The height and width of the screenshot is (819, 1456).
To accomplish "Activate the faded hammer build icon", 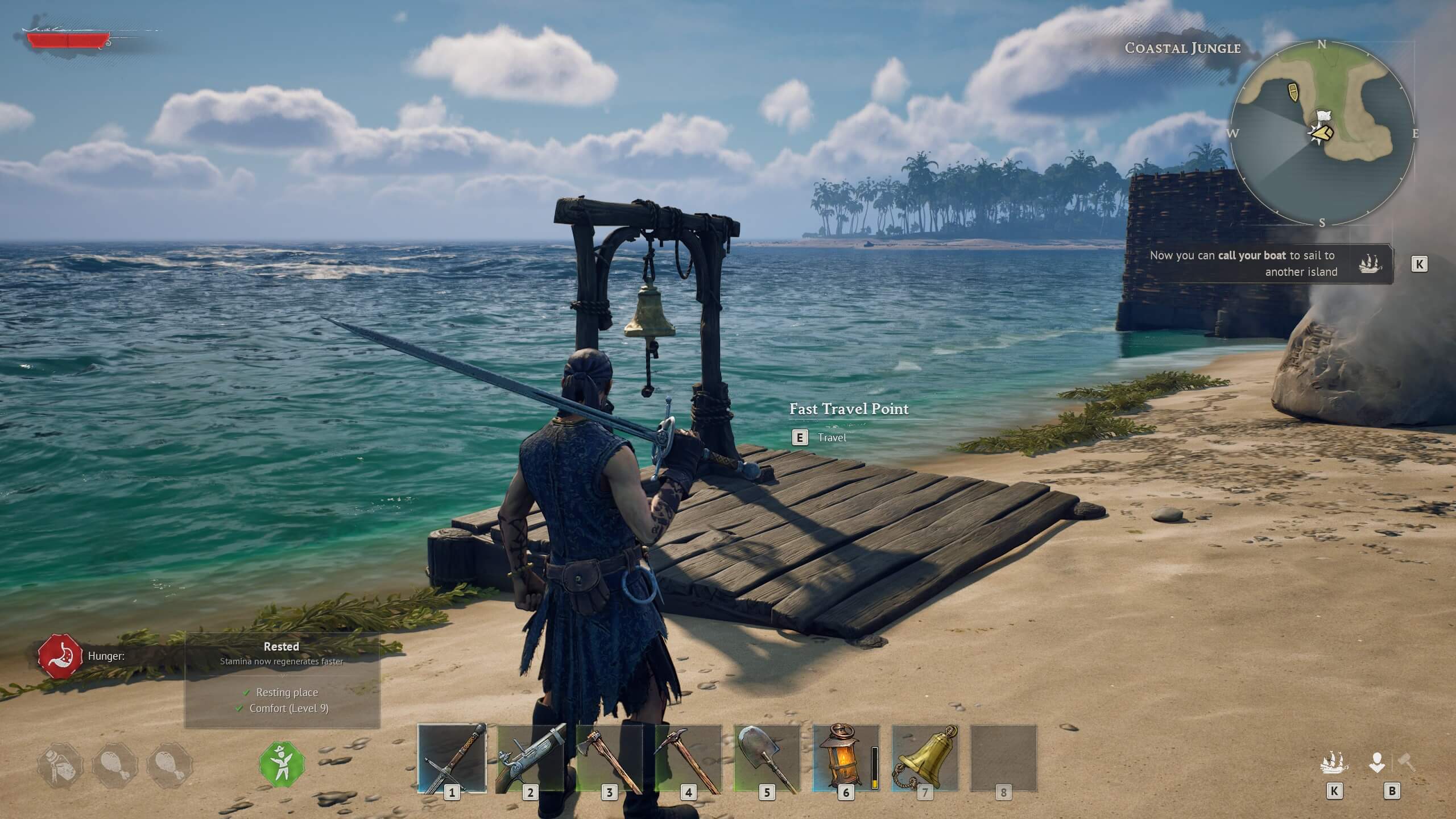I will 1407,762.
